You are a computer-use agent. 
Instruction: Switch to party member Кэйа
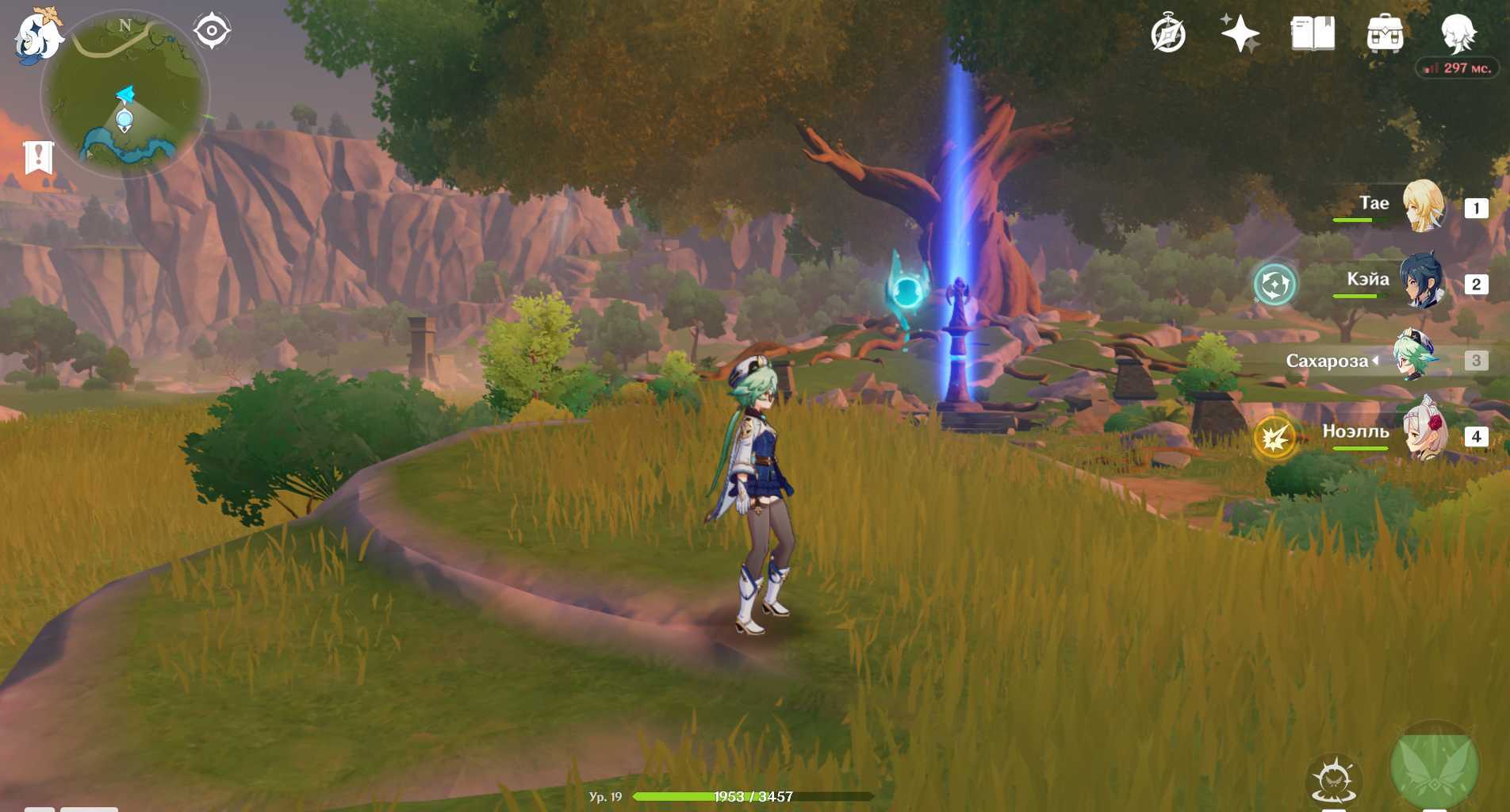(1423, 282)
